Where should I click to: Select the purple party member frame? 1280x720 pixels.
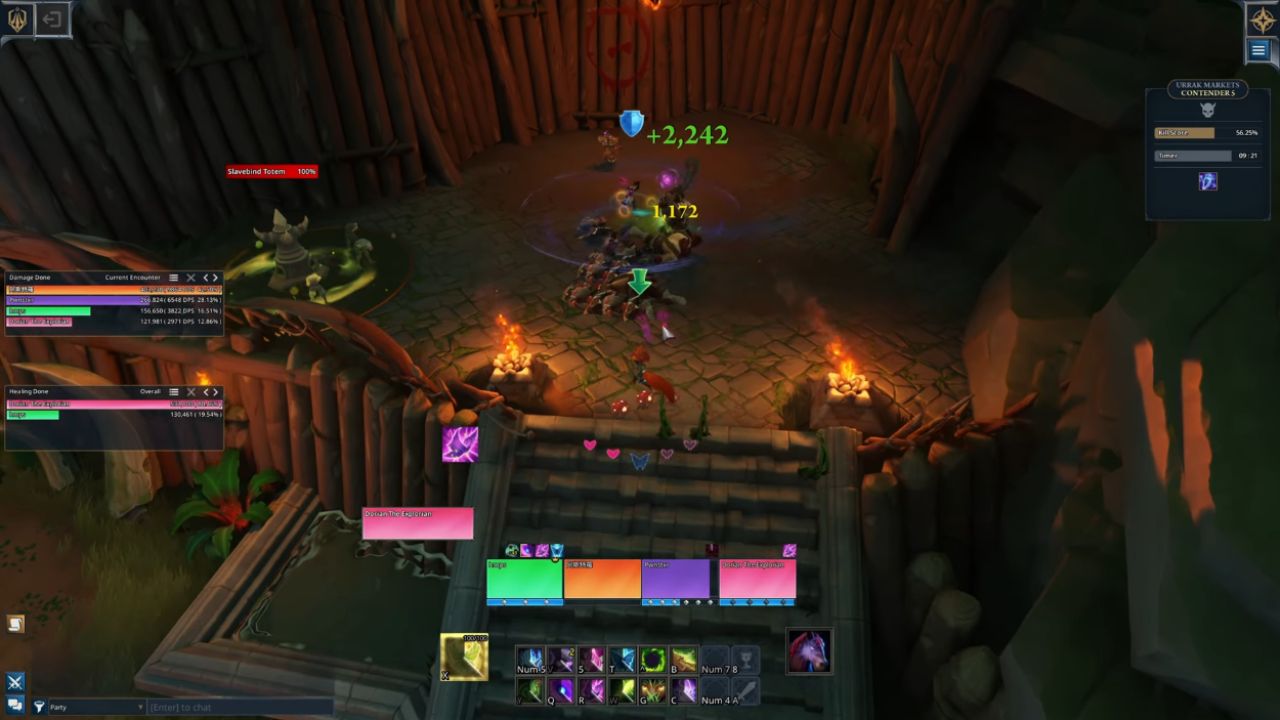(676, 580)
